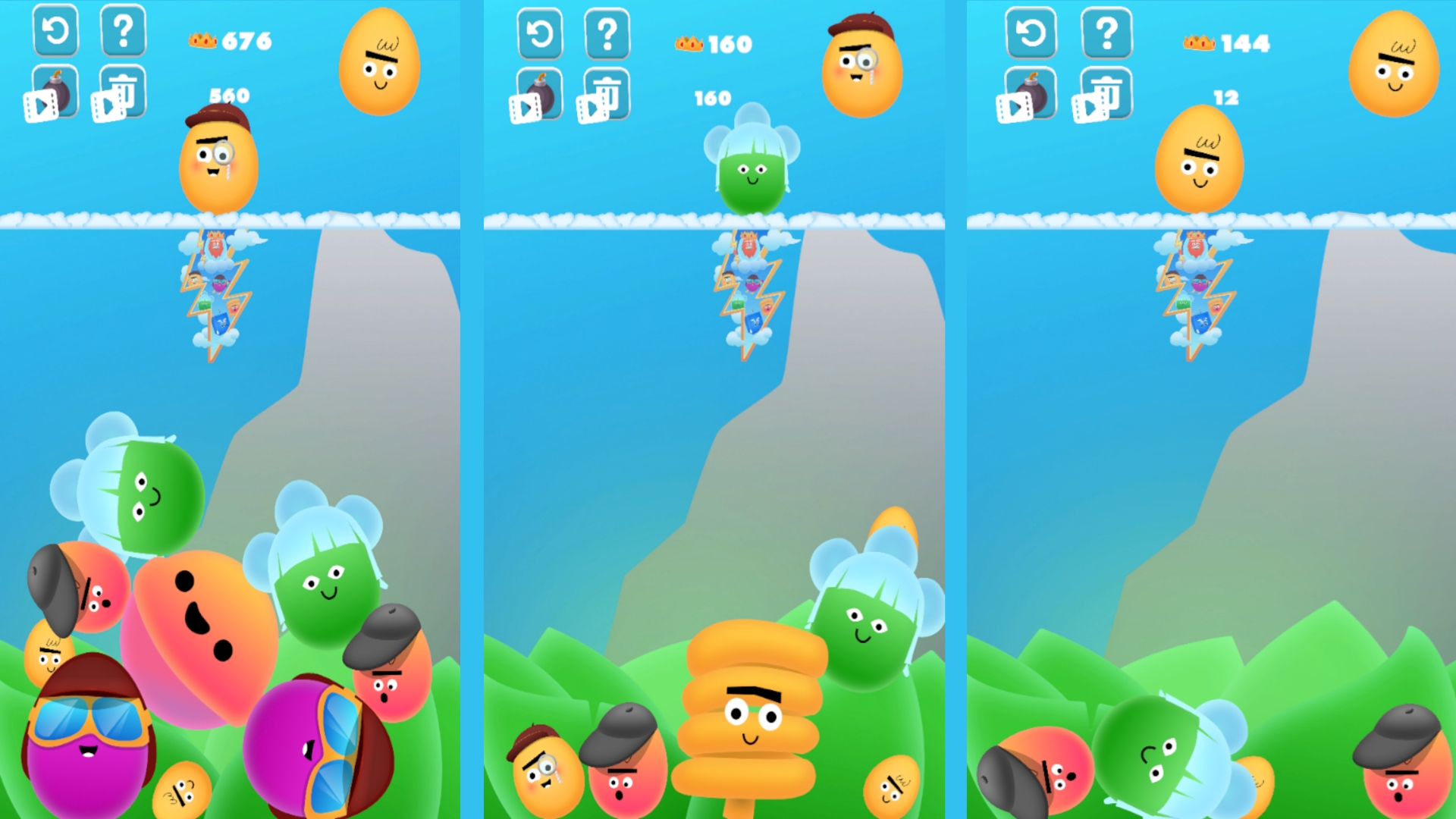
Task: Tap the crown score icon showing 676
Action: [x=201, y=42]
